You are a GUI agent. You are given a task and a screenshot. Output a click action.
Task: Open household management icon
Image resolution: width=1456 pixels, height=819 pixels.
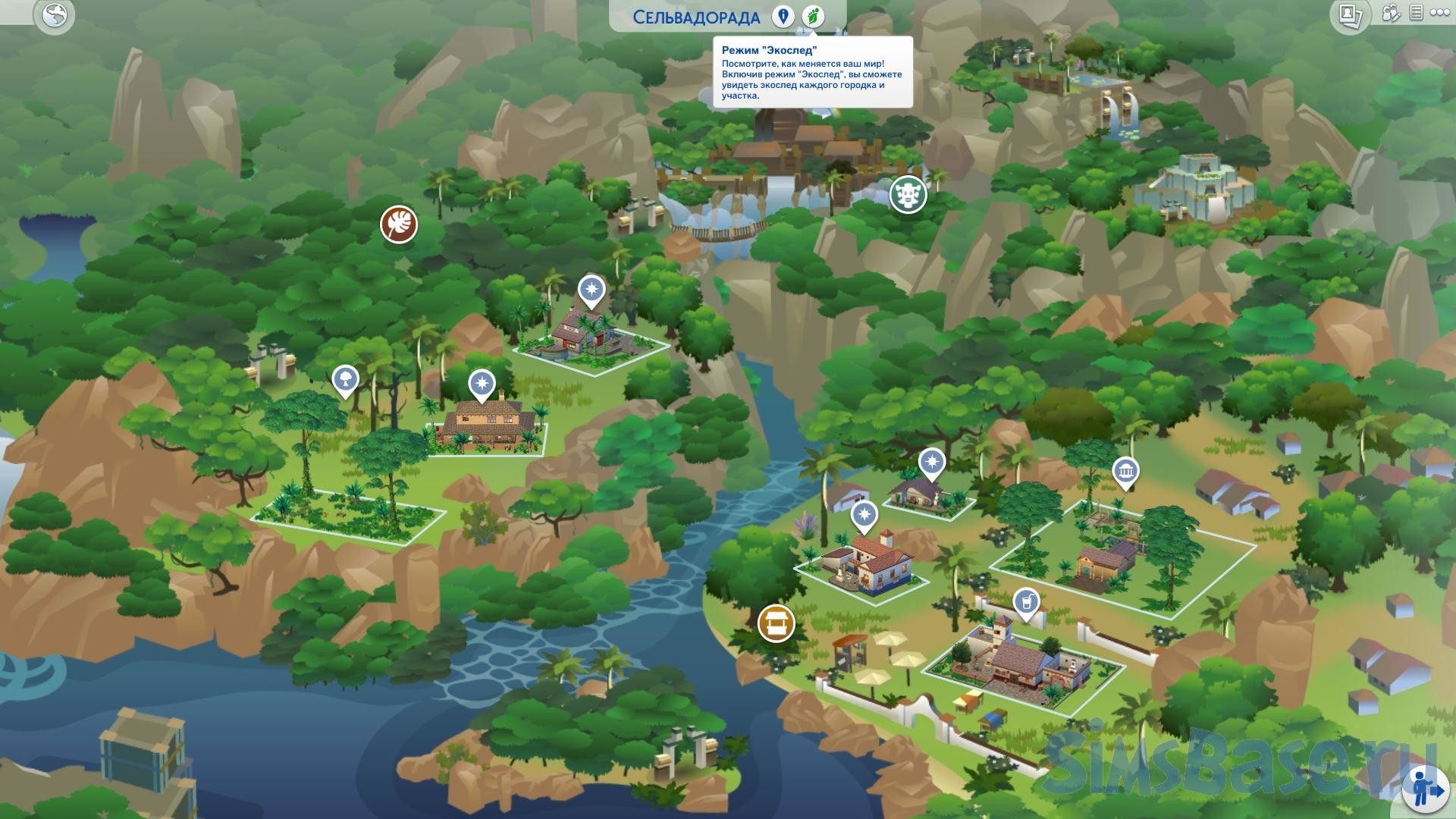(1391, 14)
